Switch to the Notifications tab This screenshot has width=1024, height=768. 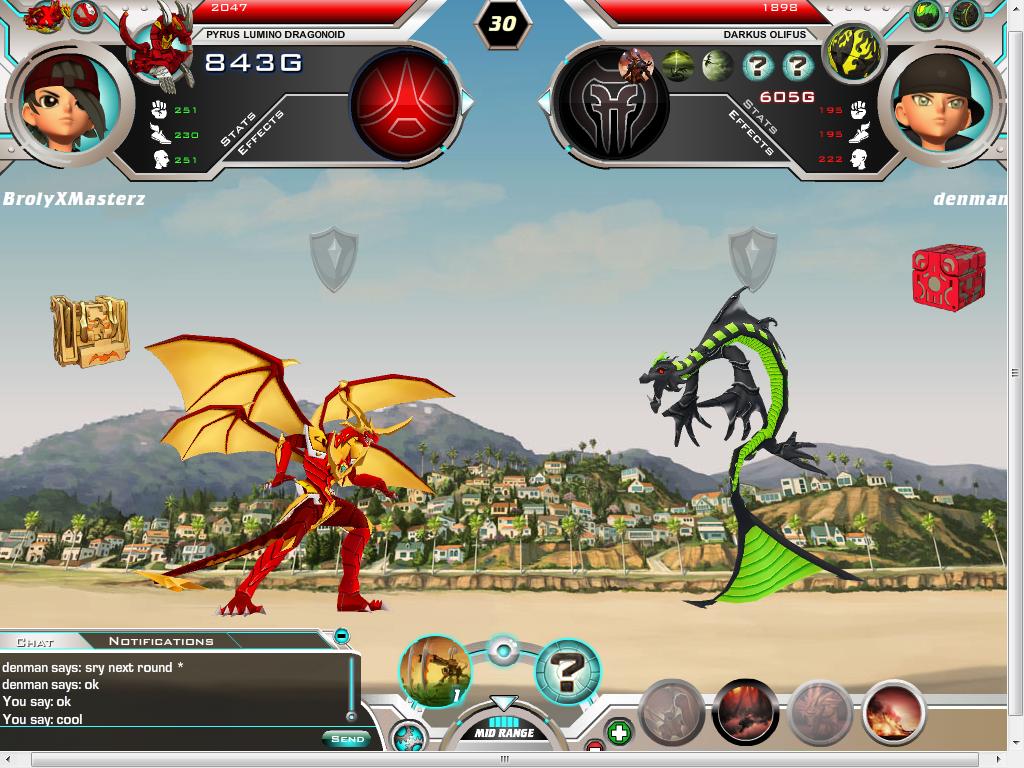tap(160, 641)
